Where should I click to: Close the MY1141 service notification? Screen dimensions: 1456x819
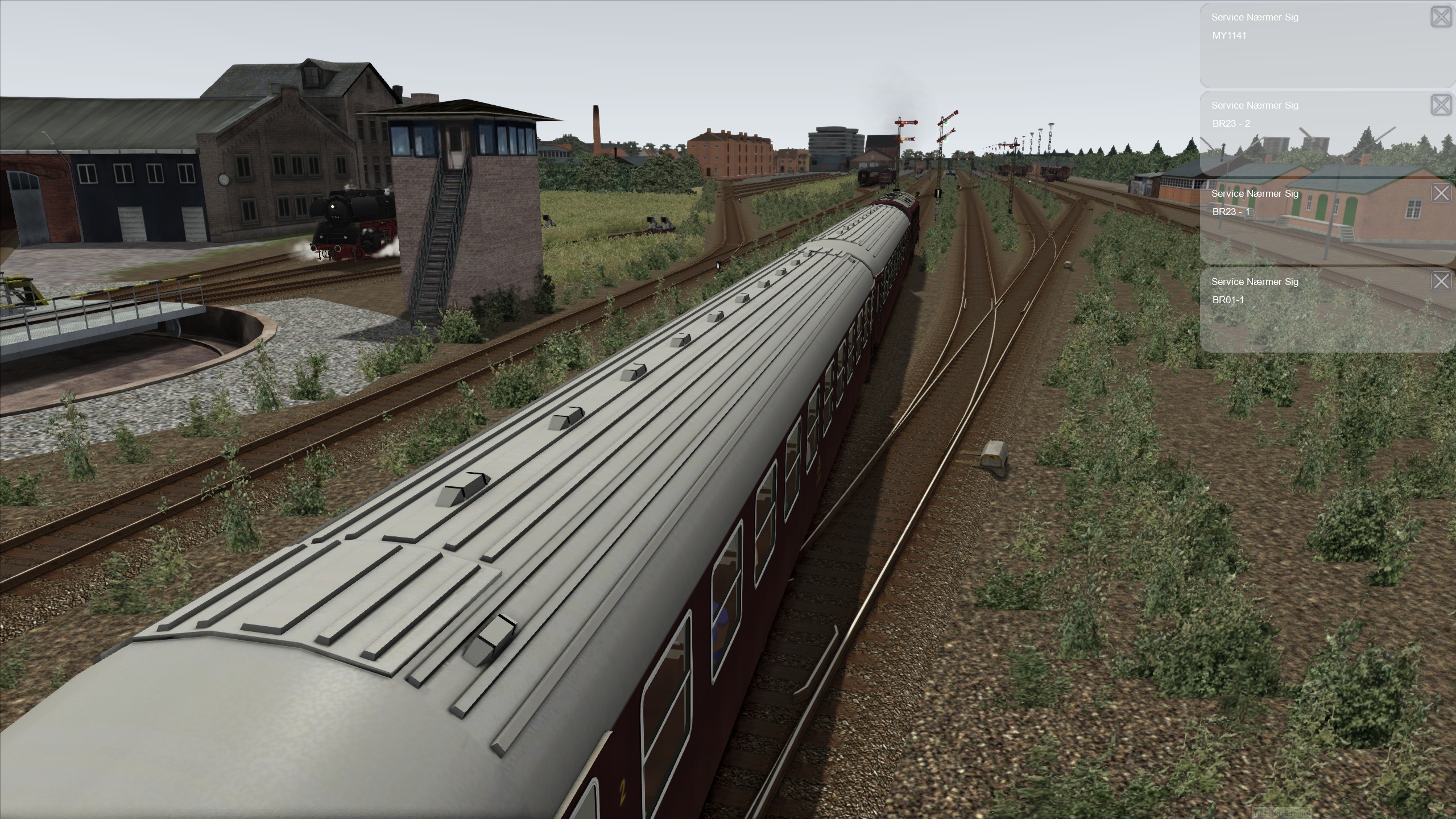[1441, 17]
